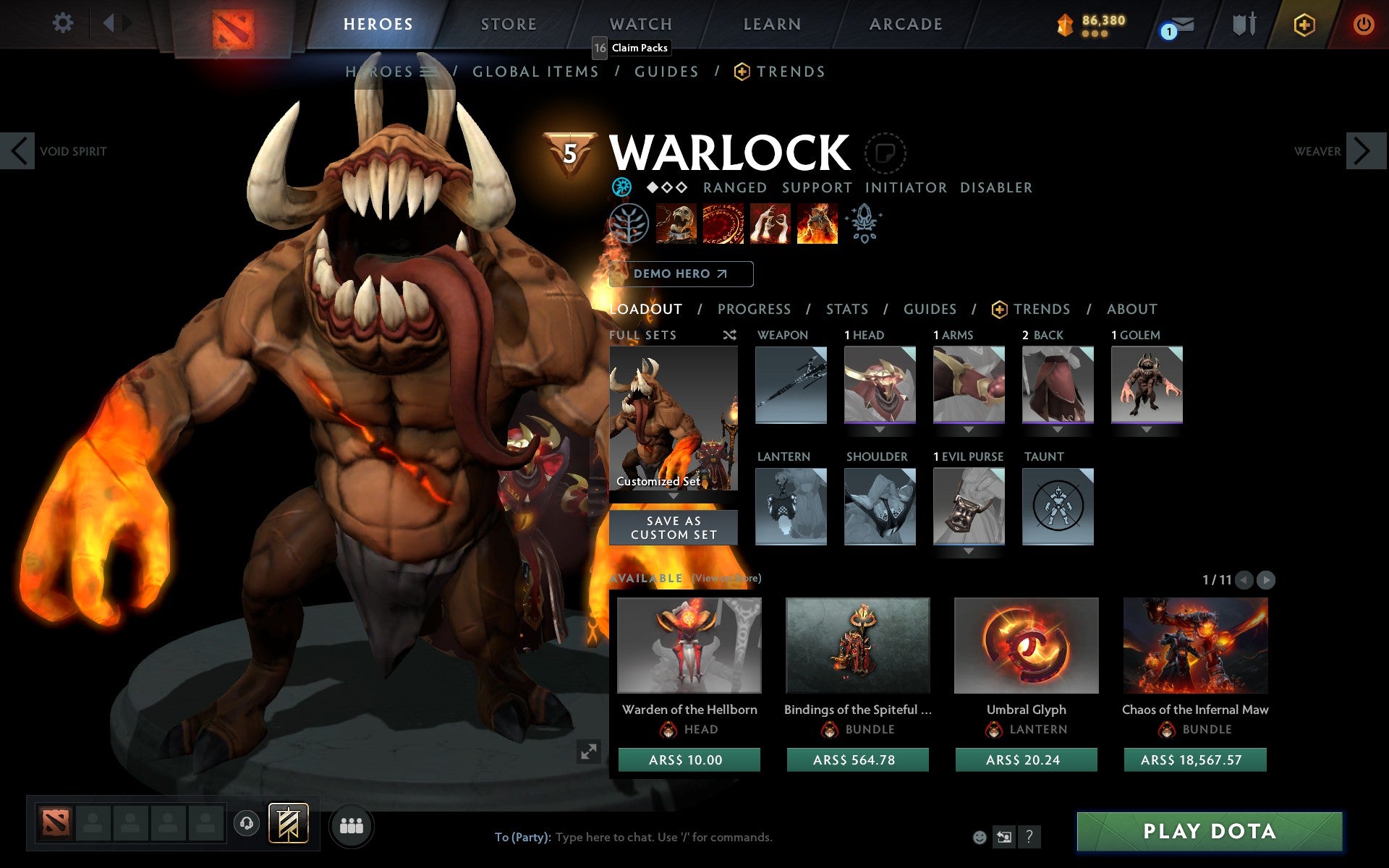Viewport: 1389px width, 868px height.
Task: Switch to the PROGRESS tab
Action: 754,309
